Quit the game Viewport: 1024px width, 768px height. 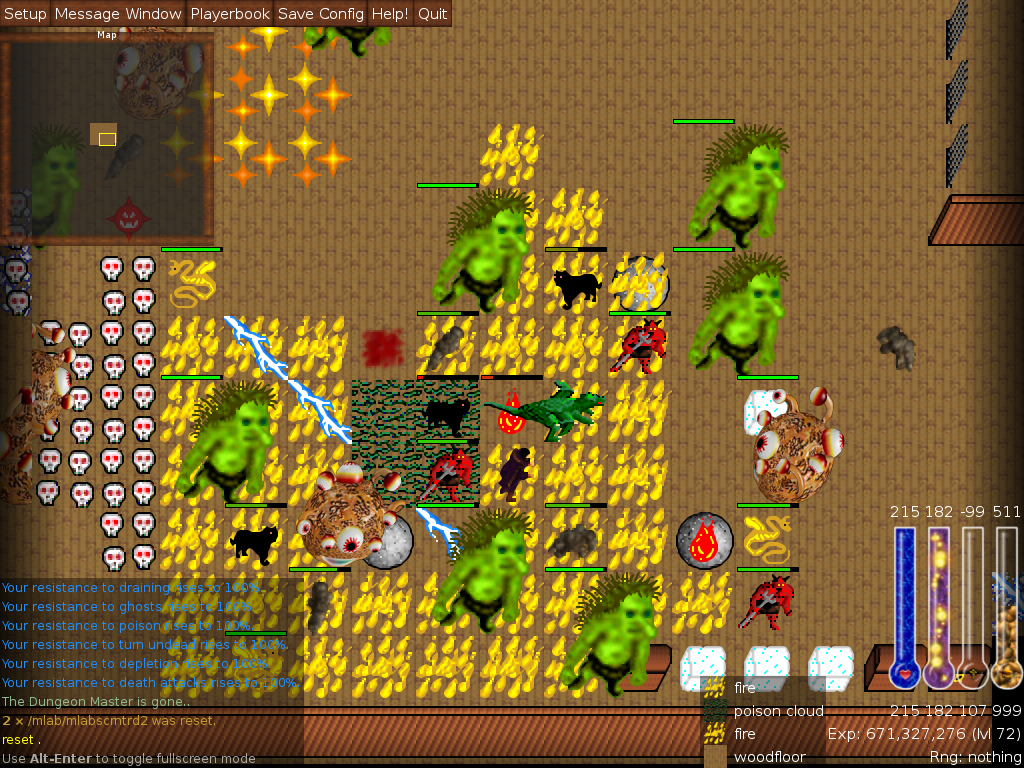click(432, 14)
